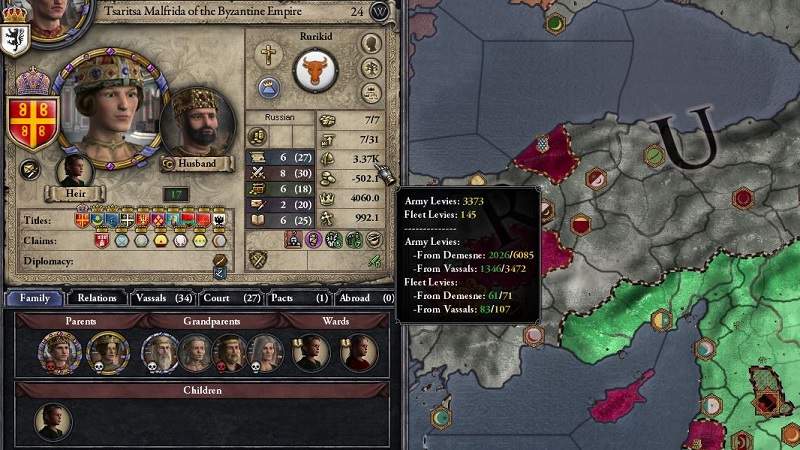The width and height of the screenshot is (800, 450).
Task: Click the Rurikid dynasty bull shield
Action: [315, 72]
